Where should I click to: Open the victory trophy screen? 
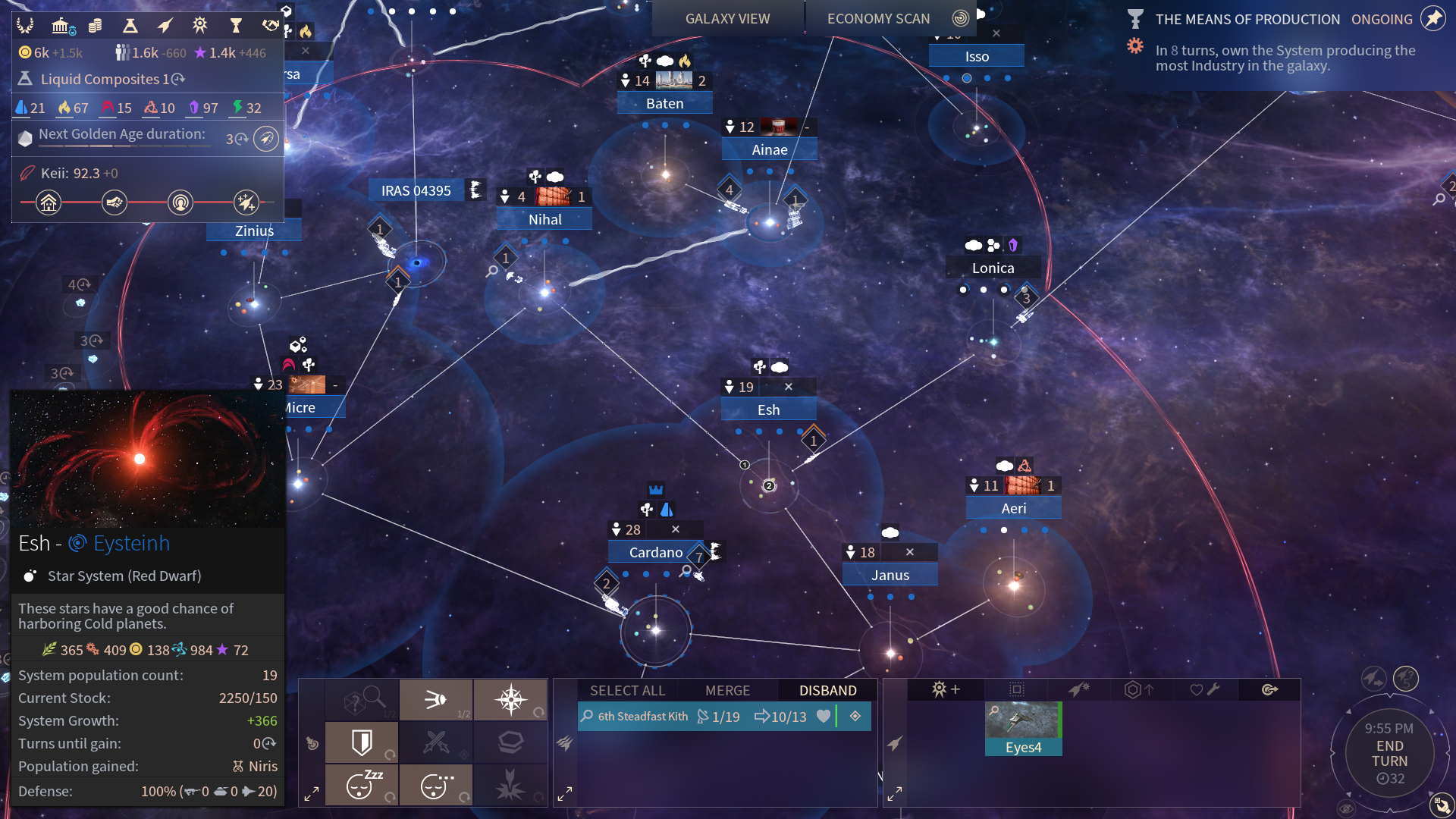pos(236,26)
